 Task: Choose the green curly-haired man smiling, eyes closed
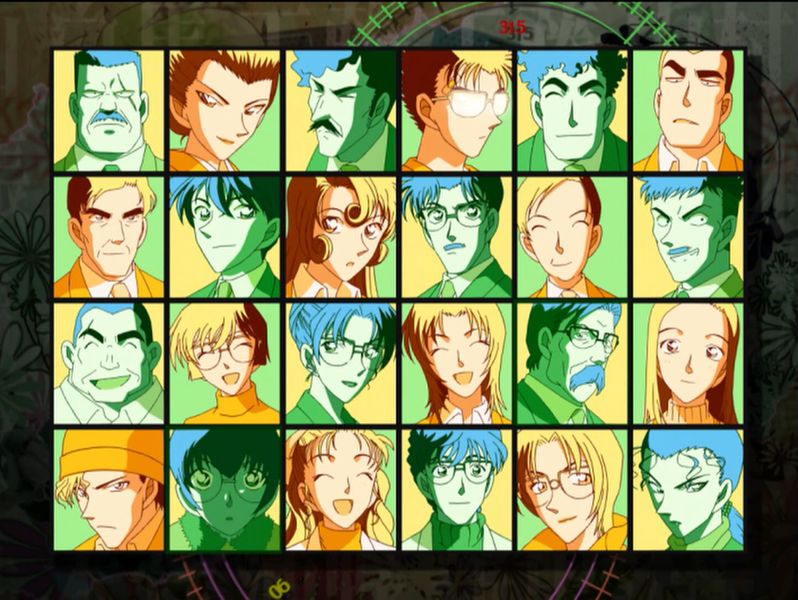click(x=572, y=111)
